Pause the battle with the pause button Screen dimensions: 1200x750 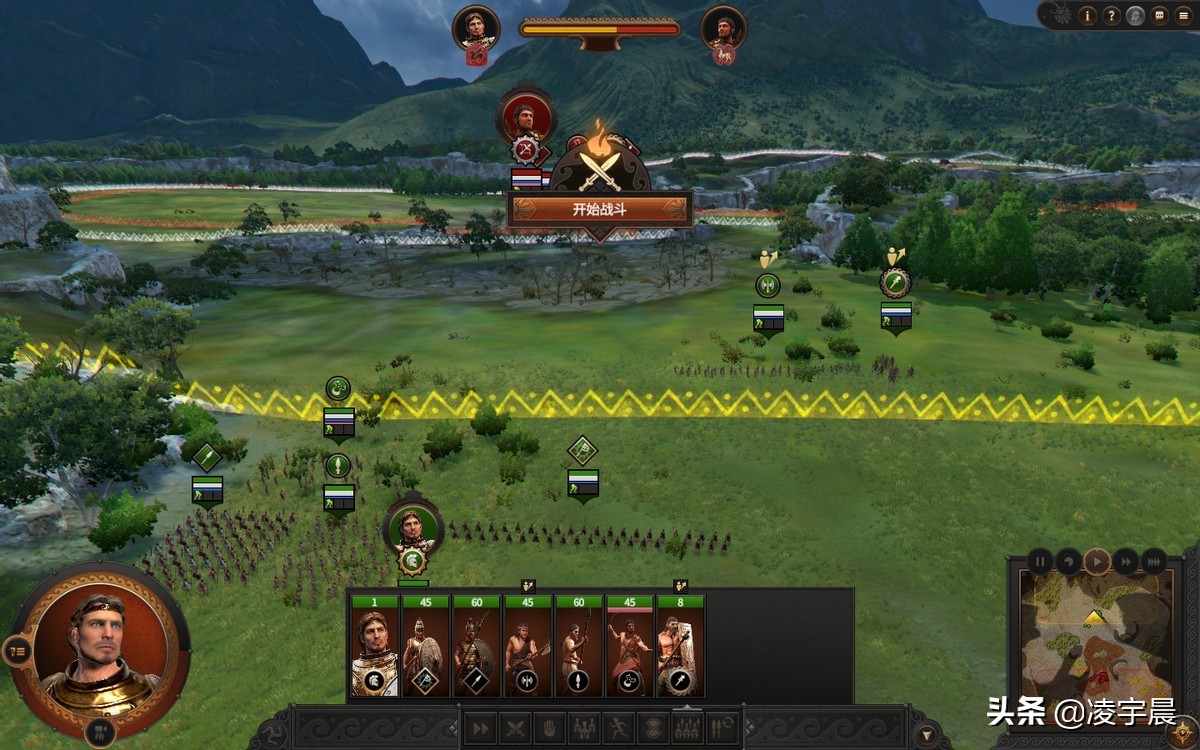(x=1040, y=561)
